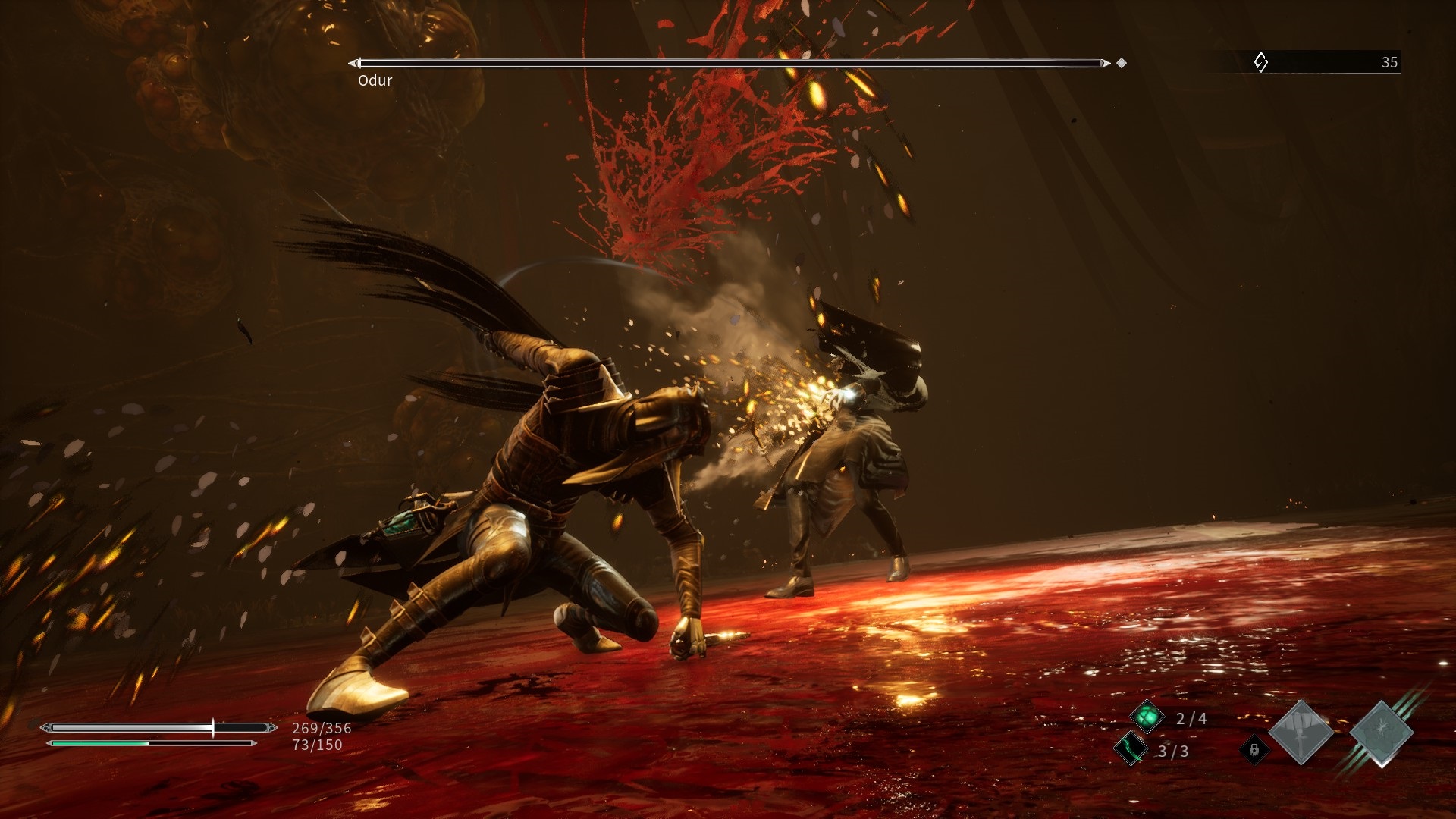Screen dimensions: 1456x819
Task: Click the memory shard currency icon
Action: pyautogui.click(x=1260, y=62)
